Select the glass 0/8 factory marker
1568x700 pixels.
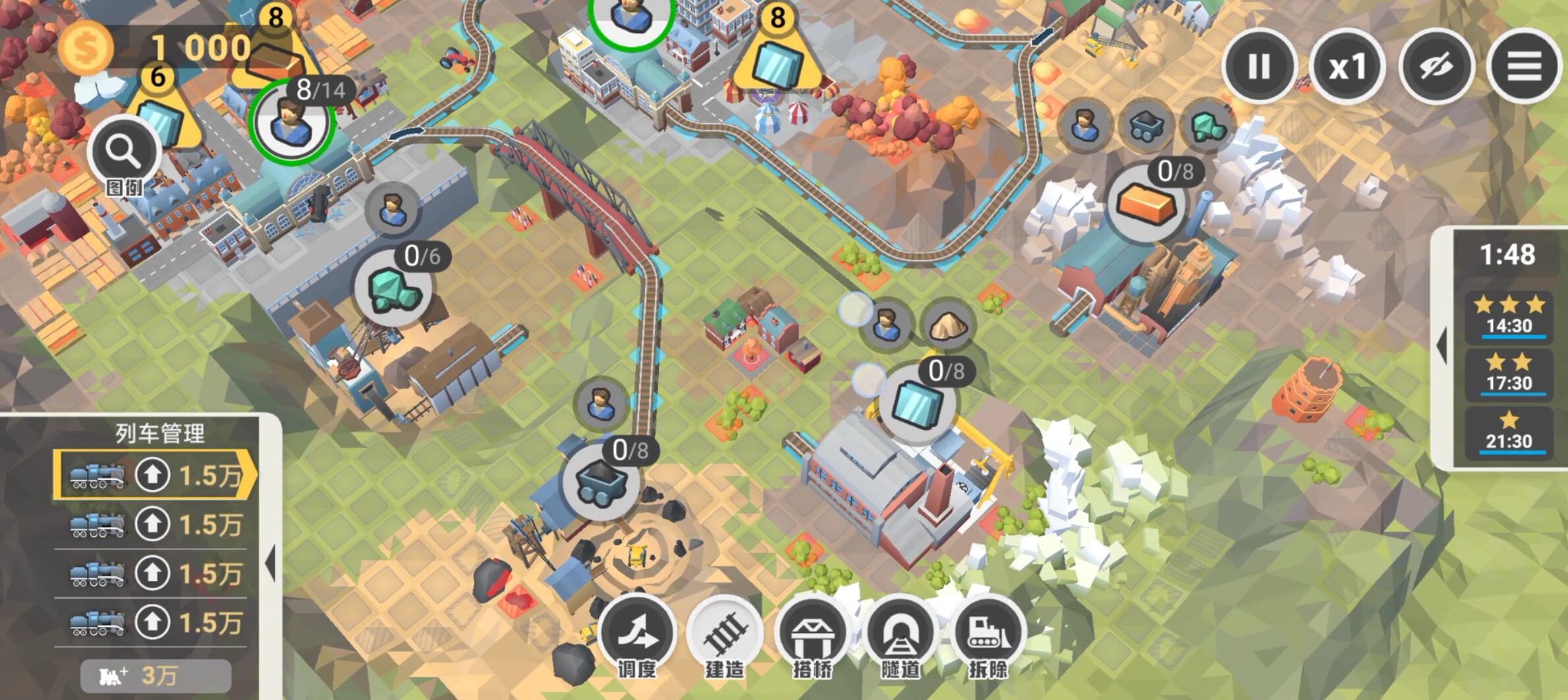916,403
